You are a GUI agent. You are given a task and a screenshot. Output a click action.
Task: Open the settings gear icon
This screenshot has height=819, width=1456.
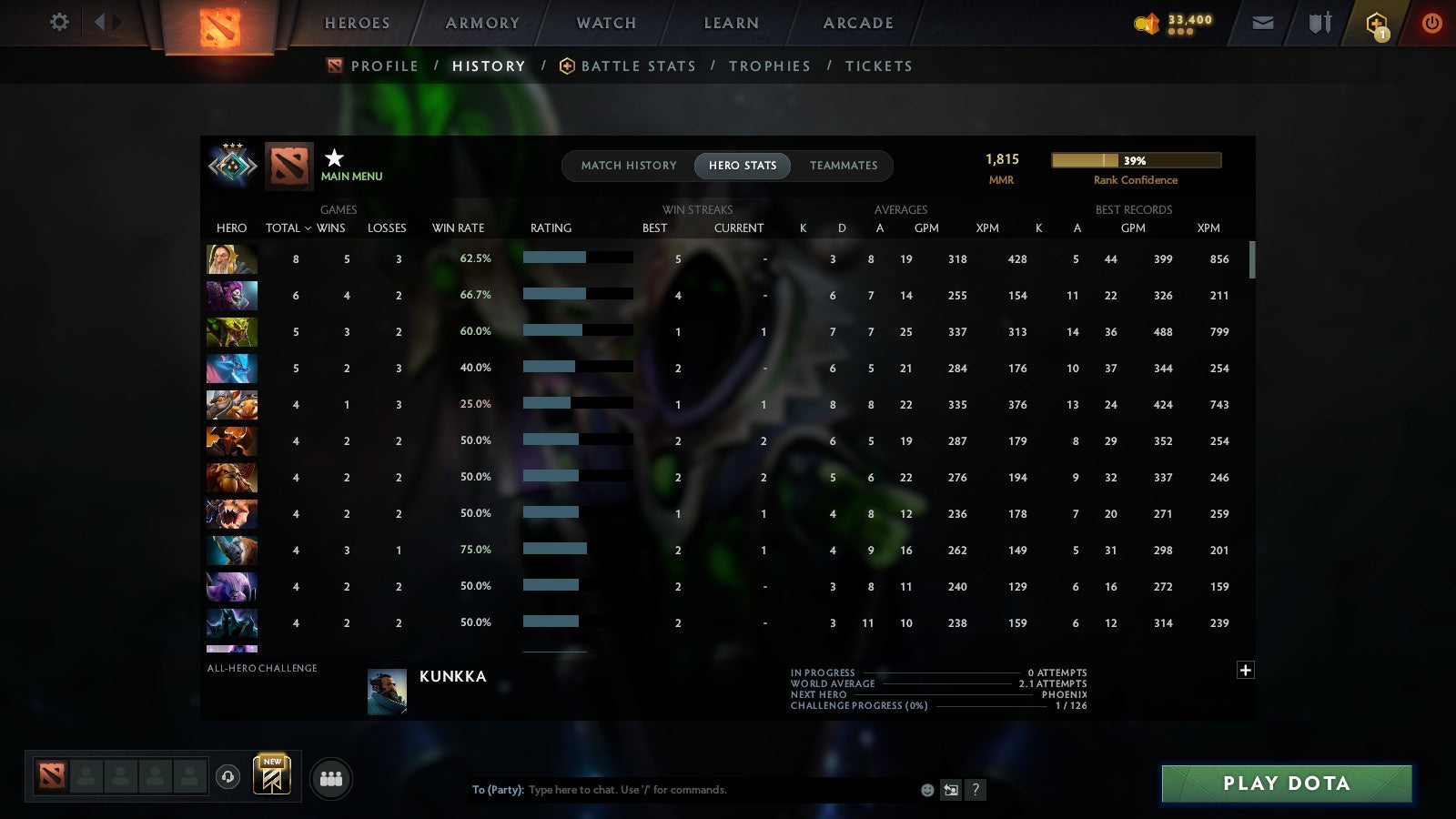point(58,22)
